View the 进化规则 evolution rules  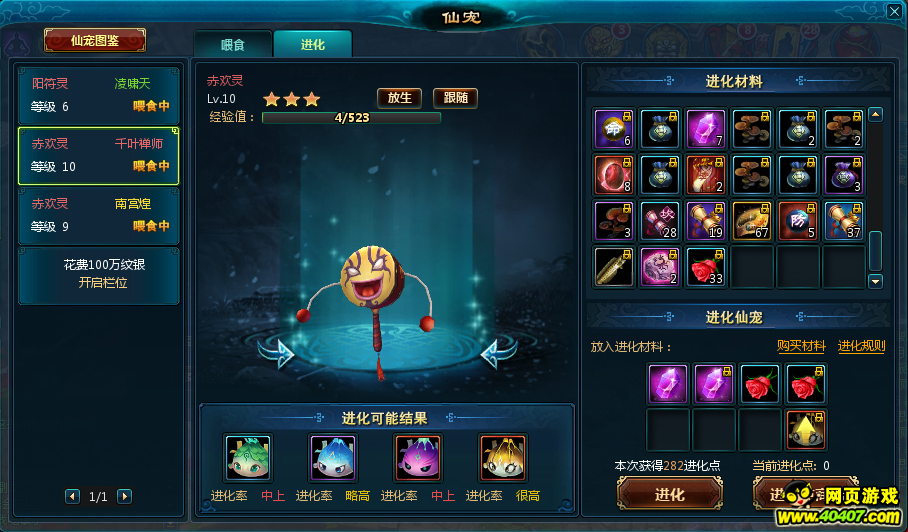click(x=861, y=346)
